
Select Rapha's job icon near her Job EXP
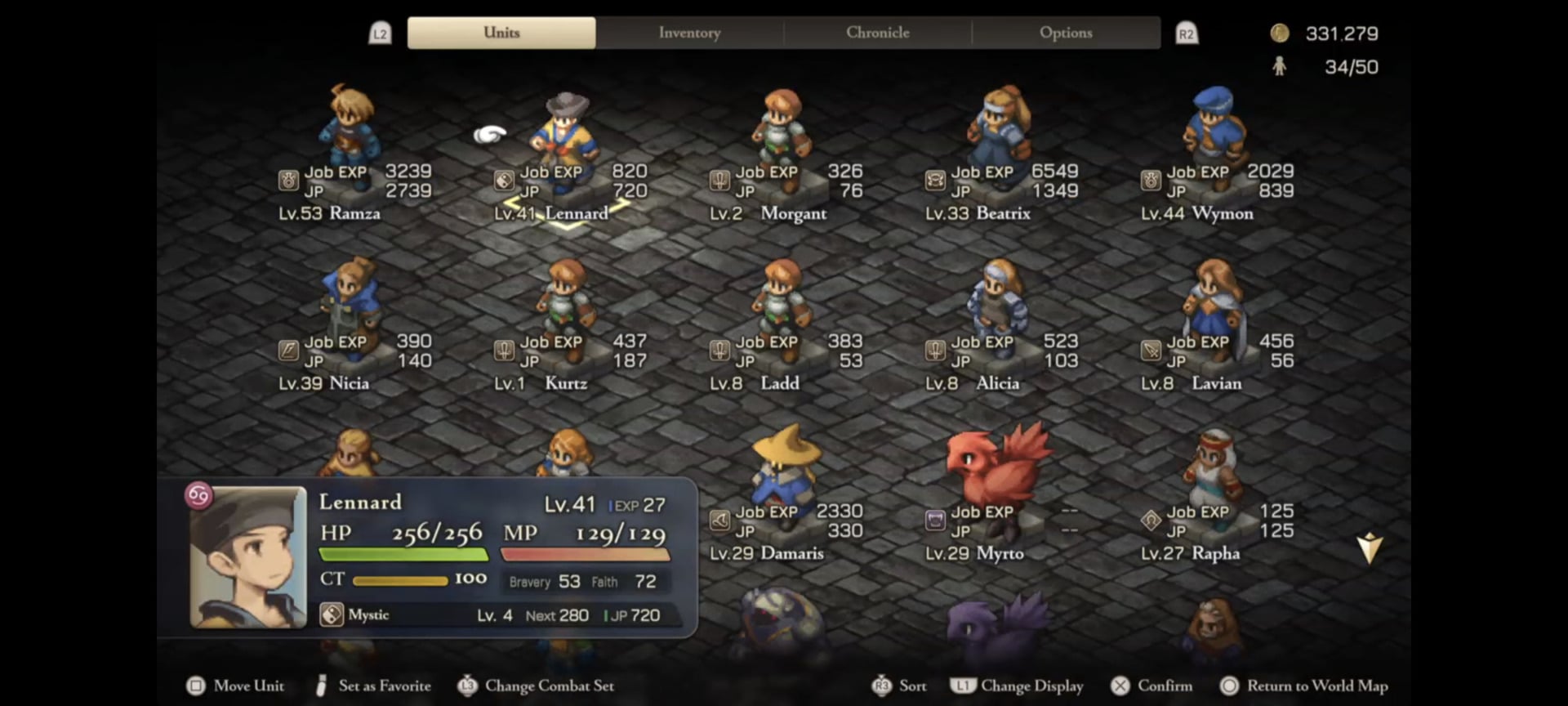[x=1151, y=521]
